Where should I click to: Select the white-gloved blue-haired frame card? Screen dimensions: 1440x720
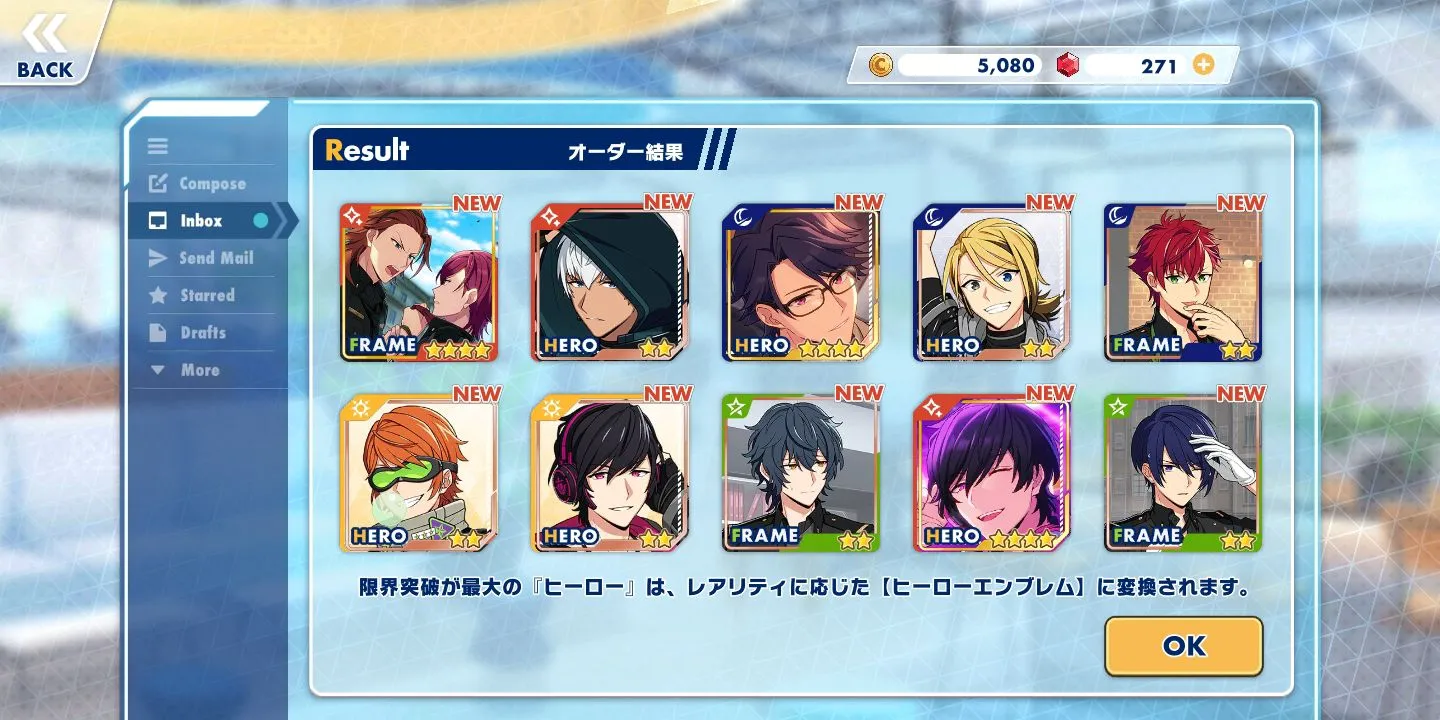tap(1183, 473)
